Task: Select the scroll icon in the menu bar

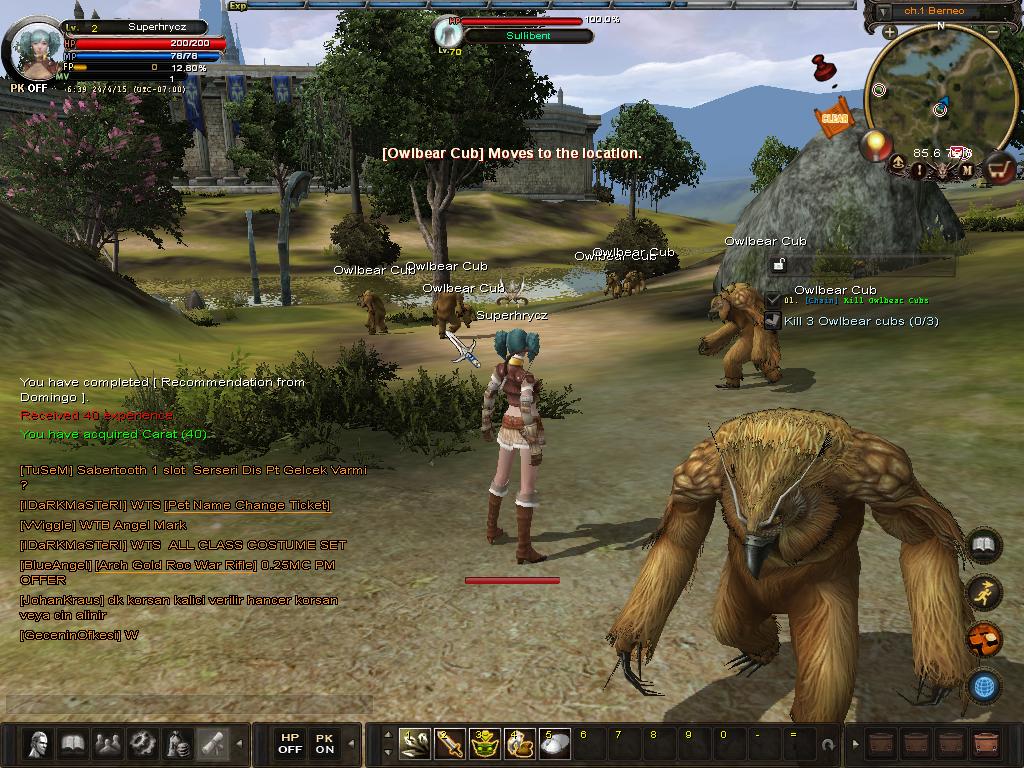Action: coord(212,744)
